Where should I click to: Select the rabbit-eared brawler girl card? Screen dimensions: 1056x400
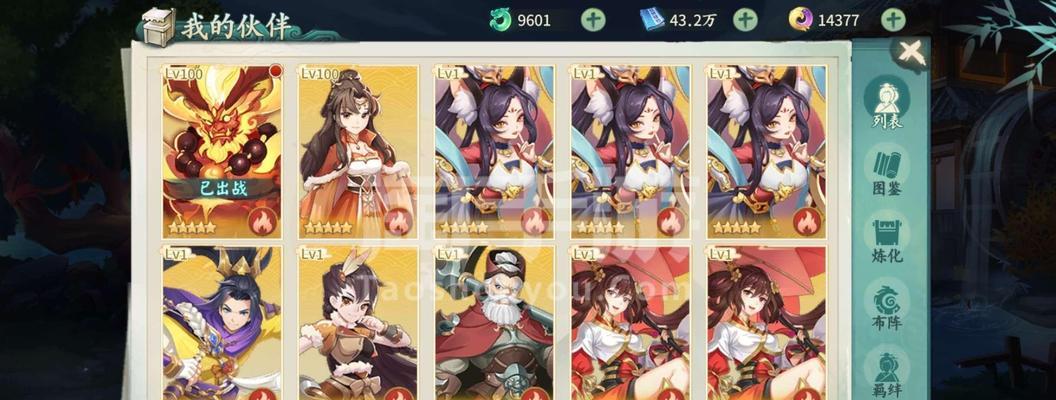(358, 322)
